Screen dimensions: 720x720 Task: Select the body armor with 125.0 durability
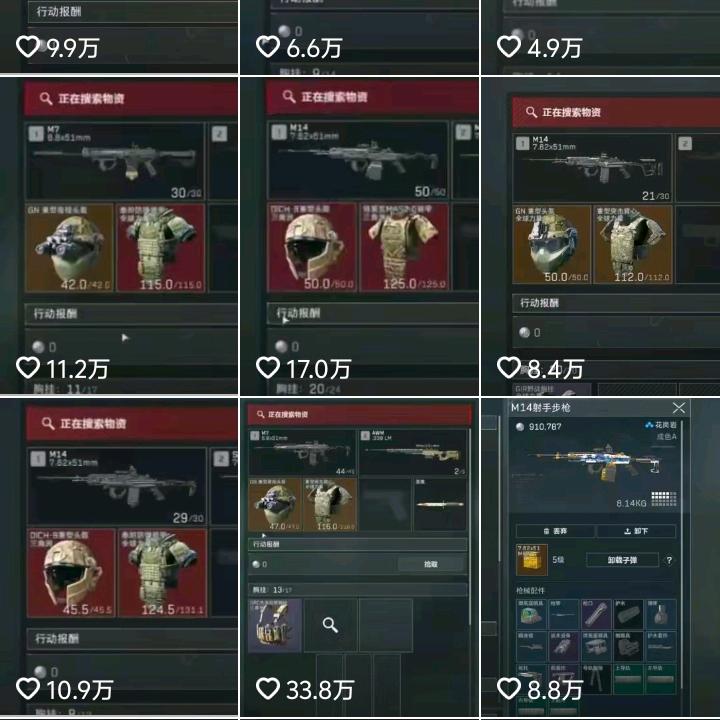click(x=404, y=247)
